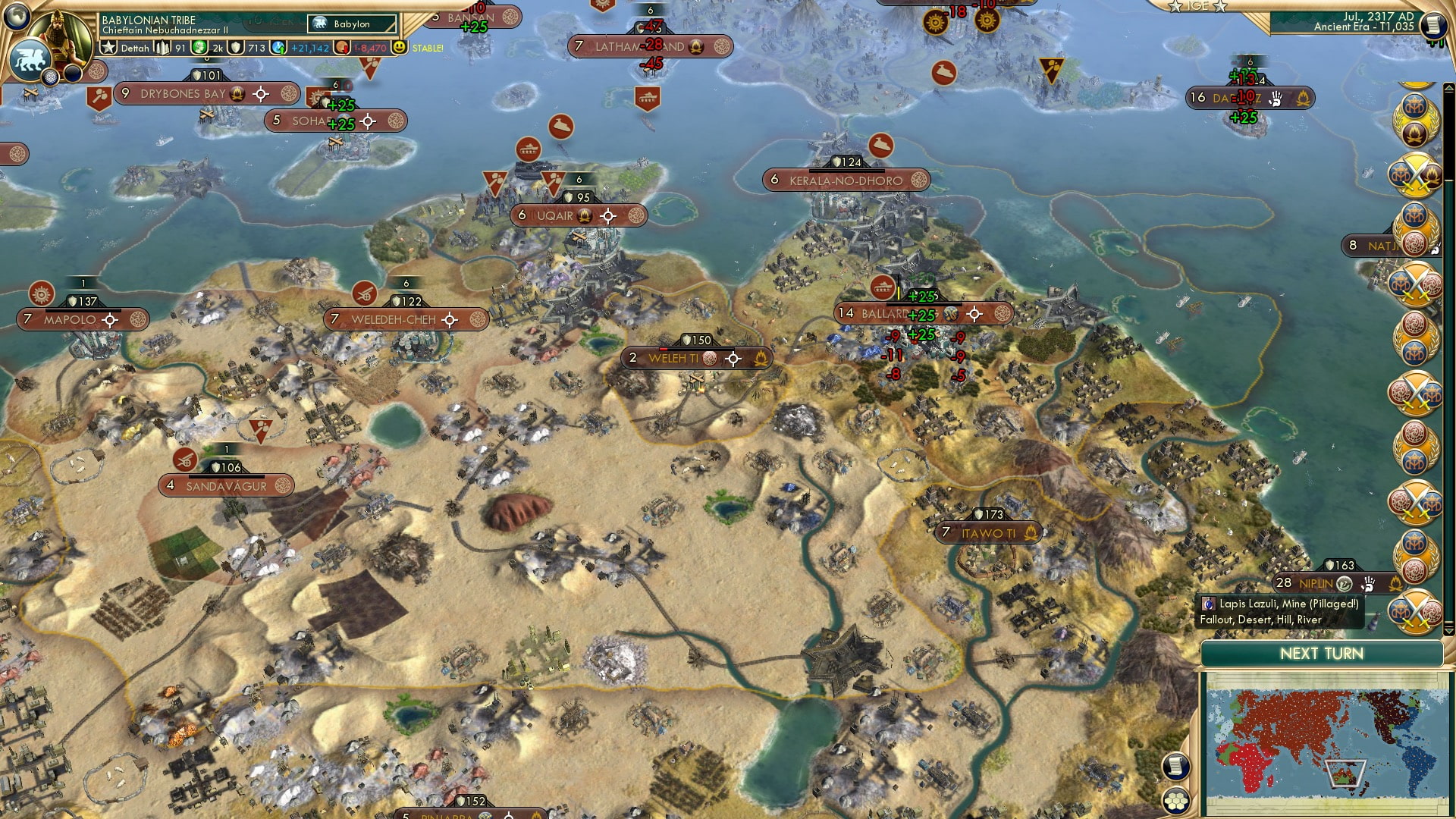
Task: Click the Dettah capital star icon
Action: (x=109, y=48)
